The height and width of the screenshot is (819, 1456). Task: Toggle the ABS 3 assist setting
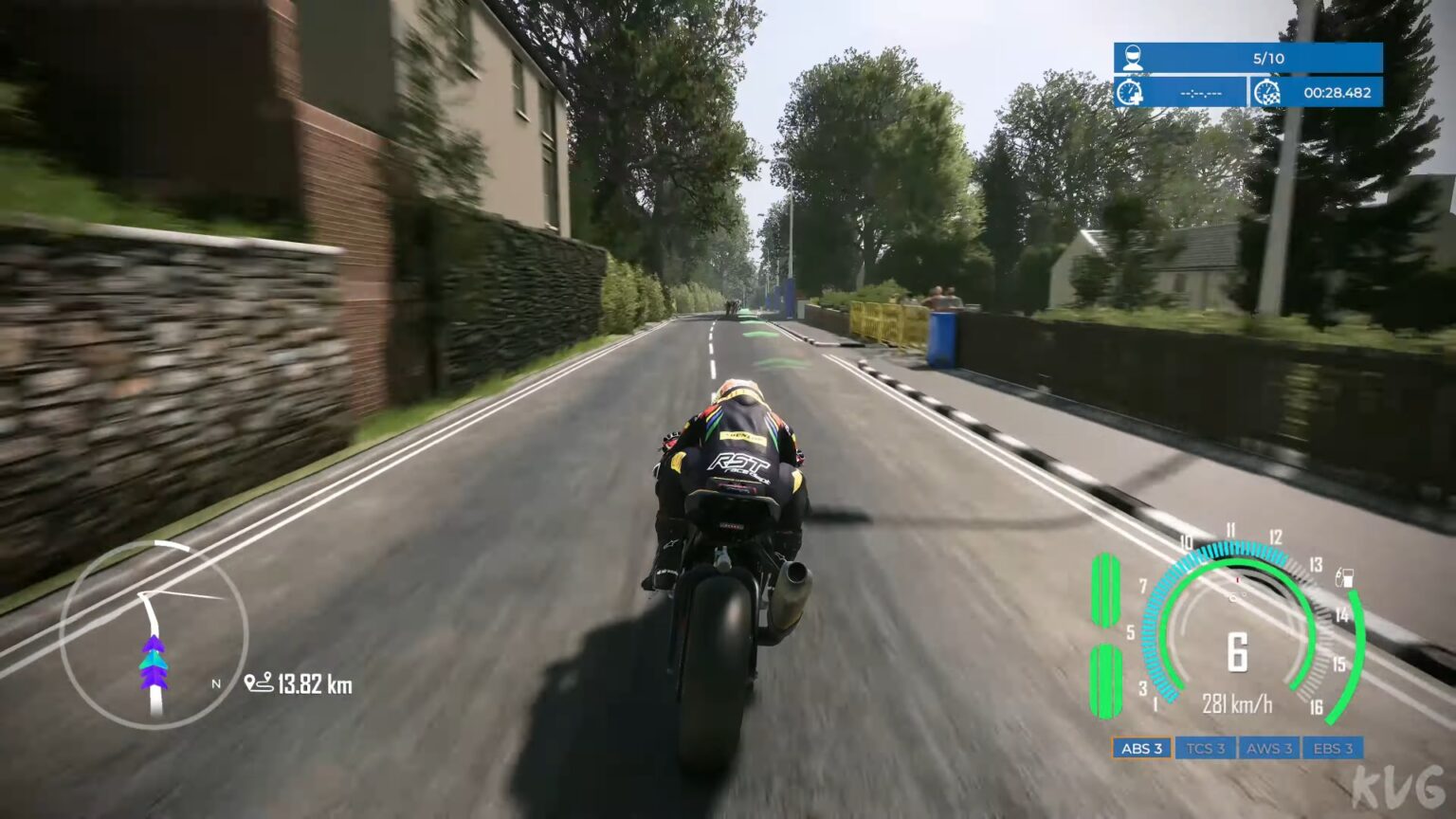pyautogui.click(x=1140, y=748)
